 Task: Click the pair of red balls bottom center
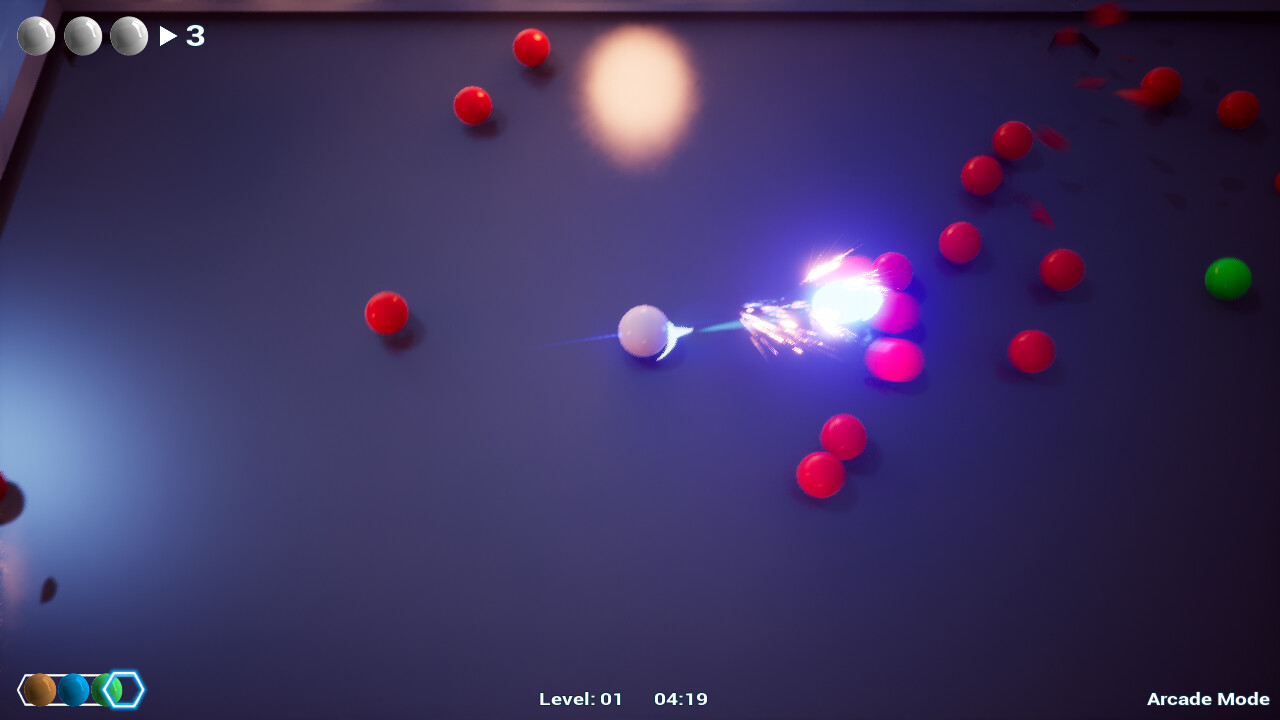832,455
